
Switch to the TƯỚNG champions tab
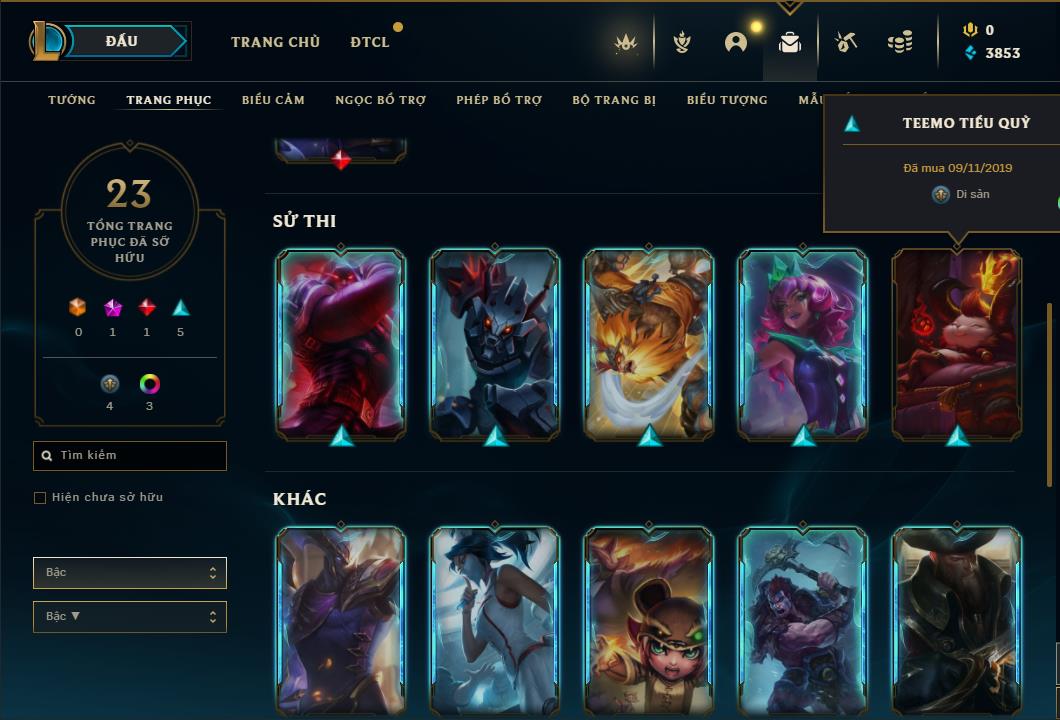coord(72,100)
